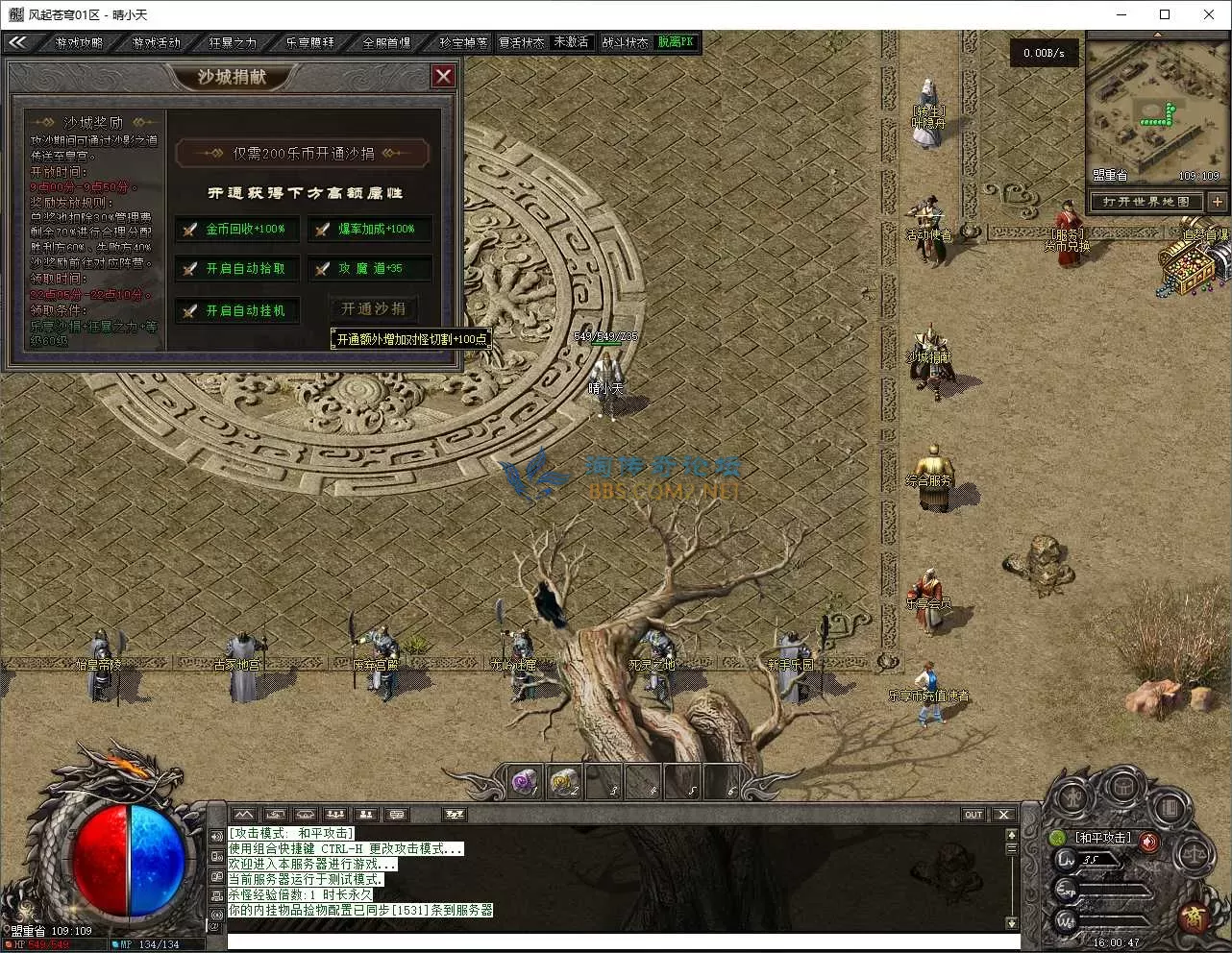Viewport: 1232px width, 953px height.
Task: Open the 全服首爆 menu entry
Action: coord(386,43)
